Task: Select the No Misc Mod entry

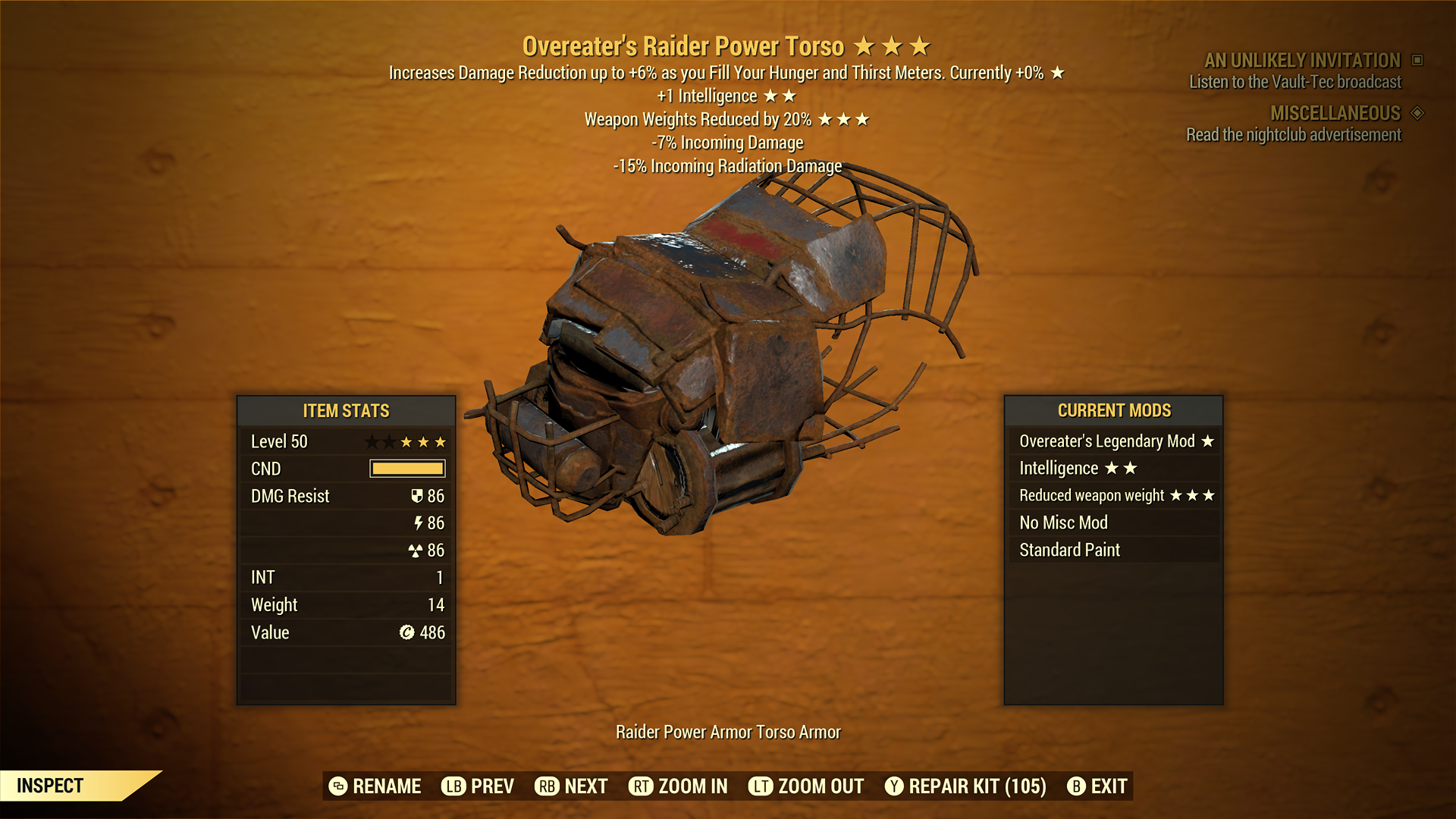Action: point(1063,522)
